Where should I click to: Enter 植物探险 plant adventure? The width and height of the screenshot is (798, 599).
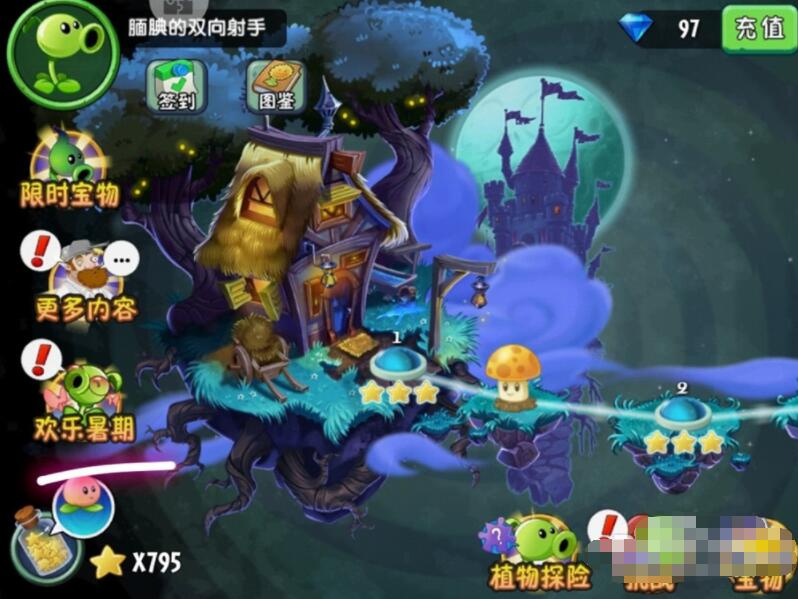[x=540, y=553]
